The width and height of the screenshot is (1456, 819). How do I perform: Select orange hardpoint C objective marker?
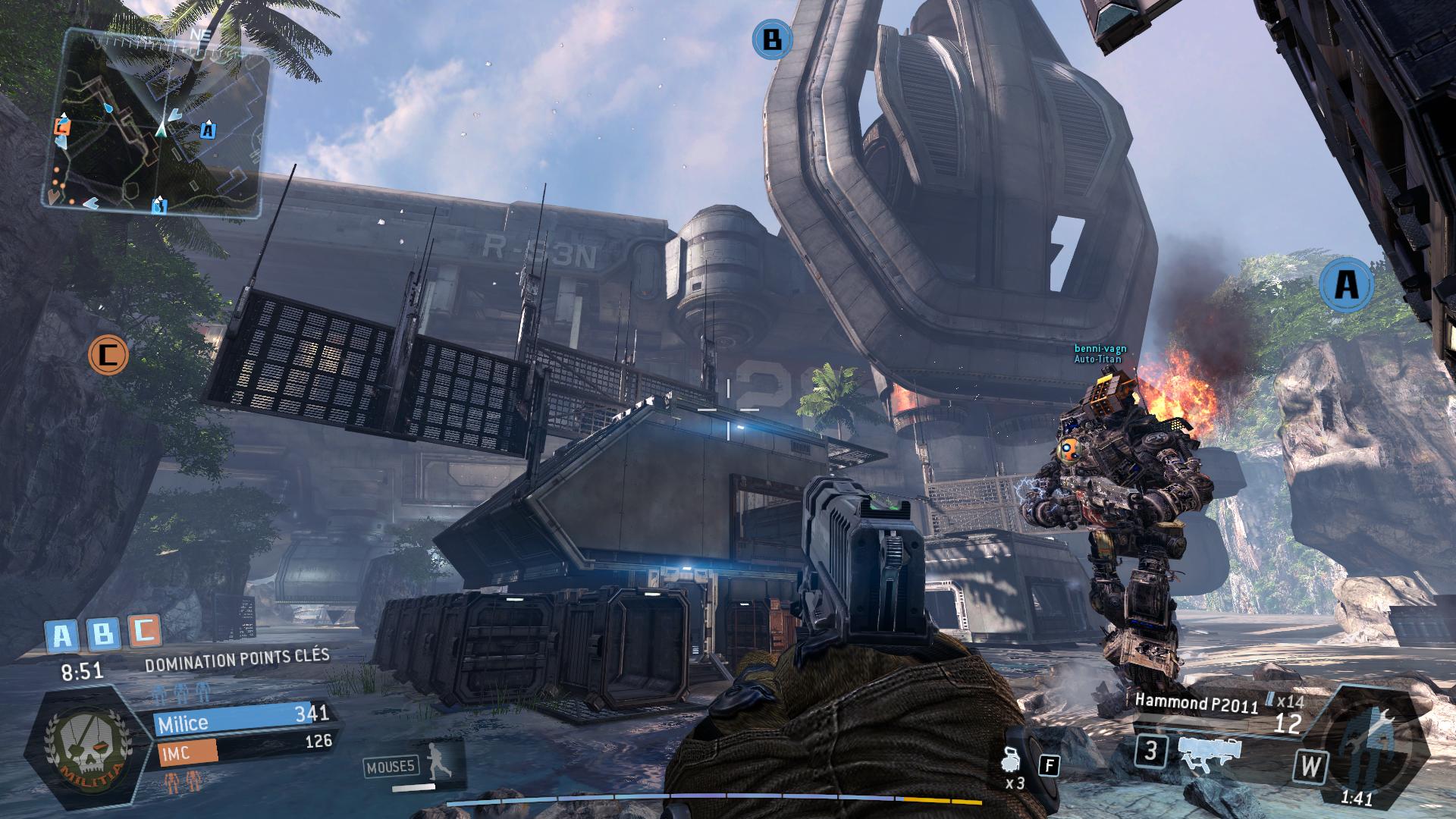coord(108,353)
